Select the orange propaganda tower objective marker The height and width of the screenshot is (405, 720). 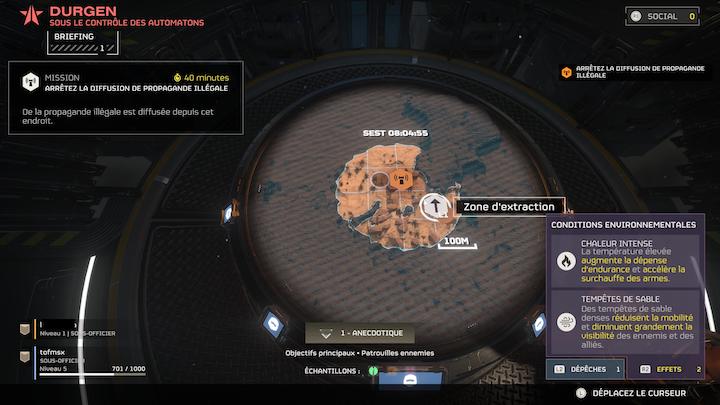(x=401, y=180)
